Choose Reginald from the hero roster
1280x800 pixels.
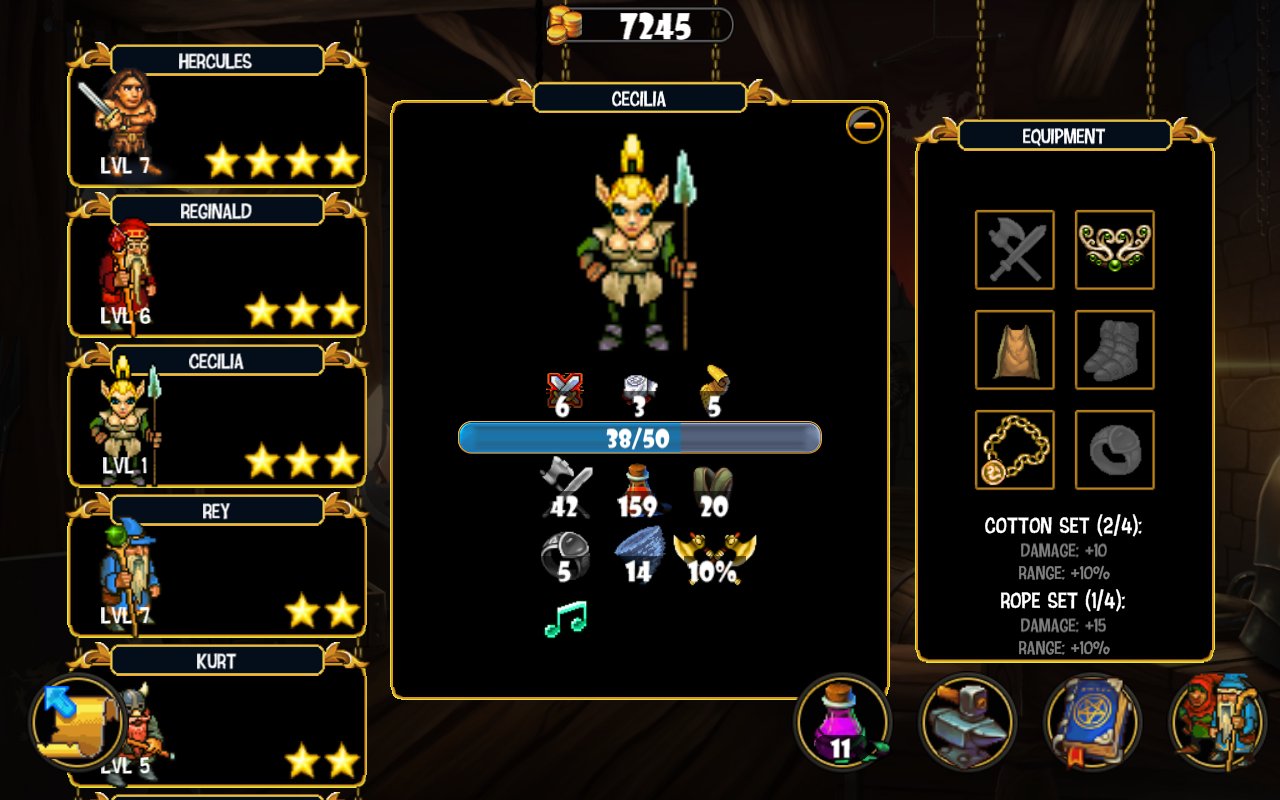[217, 270]
